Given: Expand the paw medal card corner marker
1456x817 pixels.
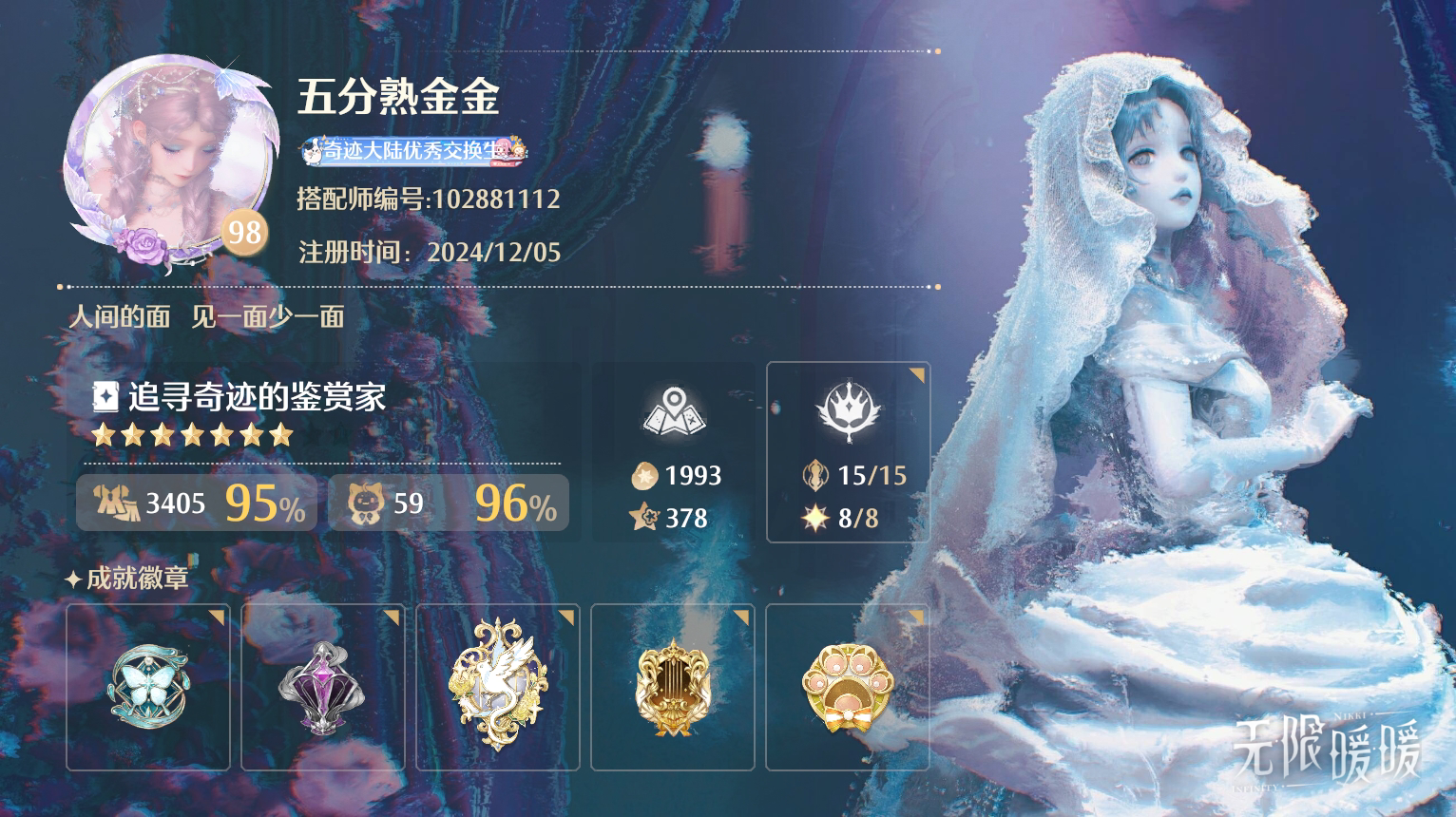Looking at the screenshot, I should click(917, 616).
